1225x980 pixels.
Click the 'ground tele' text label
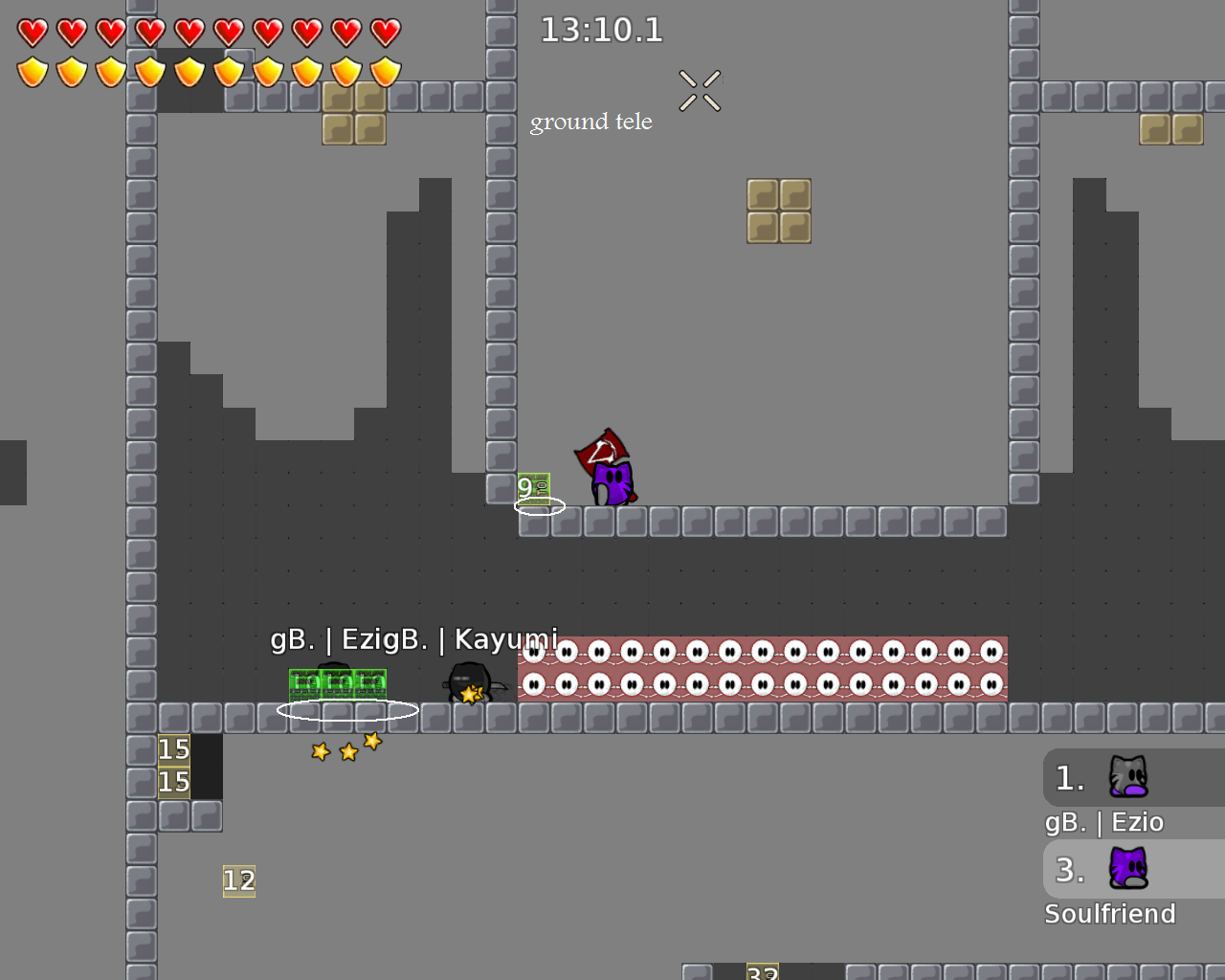pyautogui.click(x=590, y=122)
